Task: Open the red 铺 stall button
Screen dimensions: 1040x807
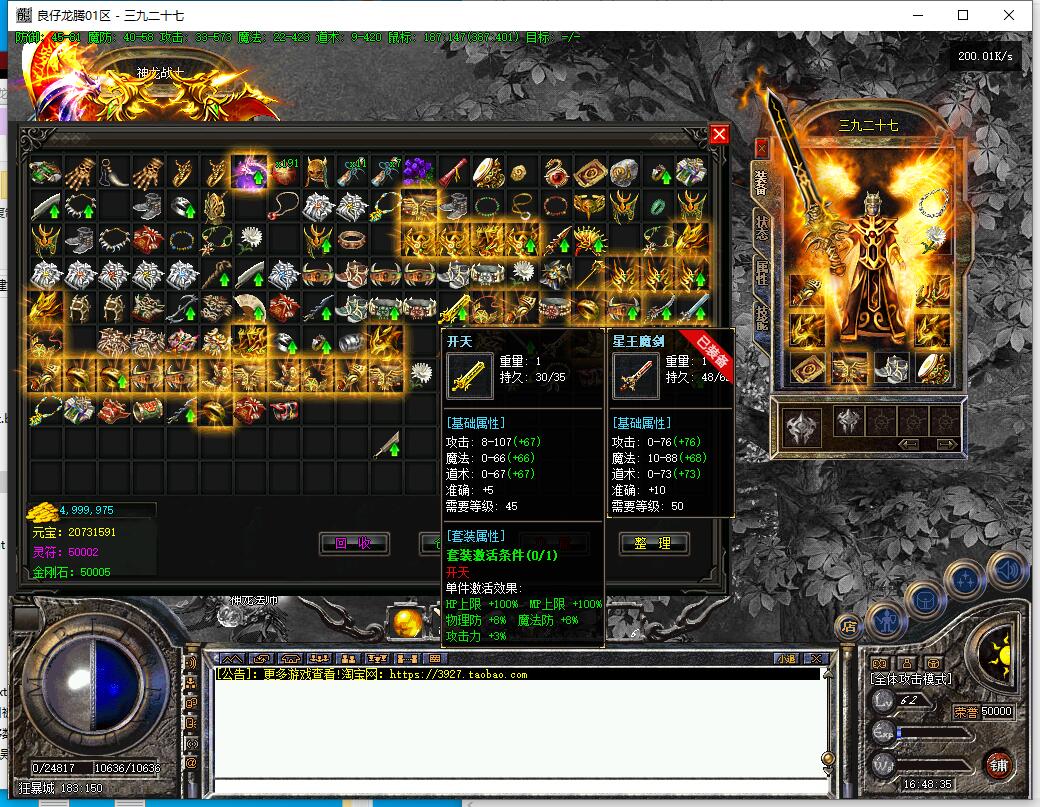Action: coord(997,764)
